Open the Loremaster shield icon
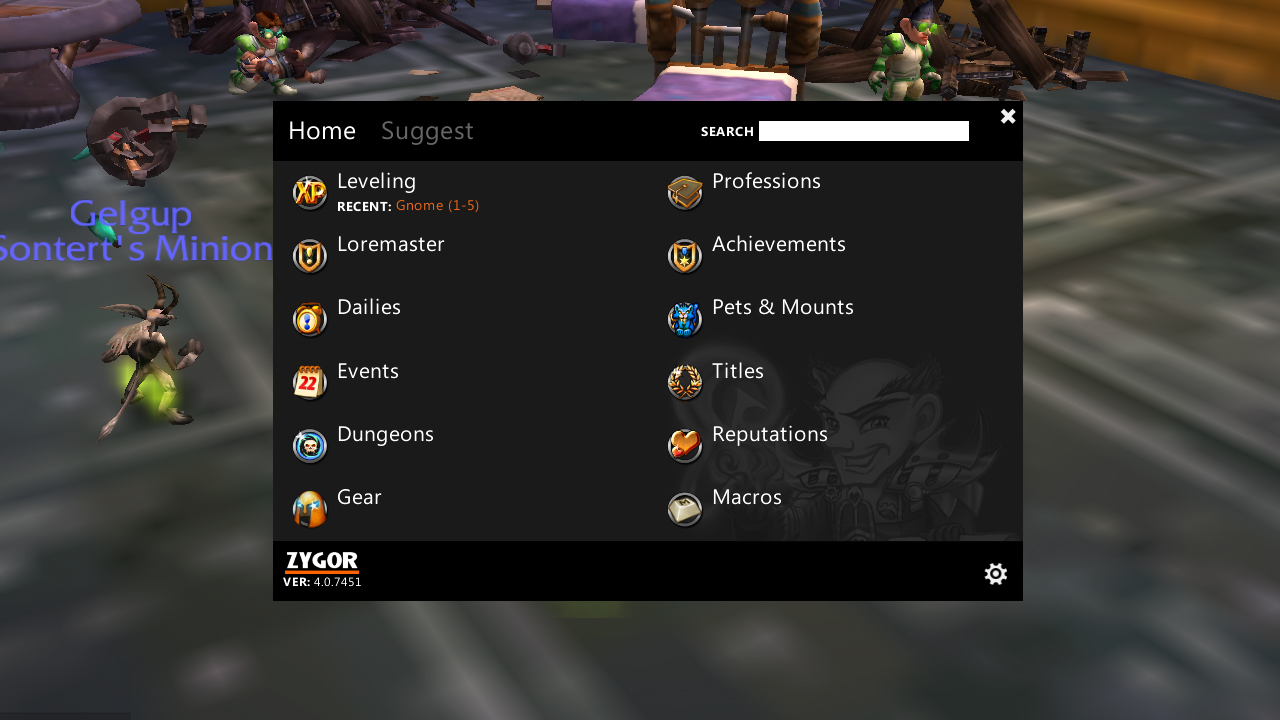The height and width of the screenshot is (720, 1280). coord(310,255)
